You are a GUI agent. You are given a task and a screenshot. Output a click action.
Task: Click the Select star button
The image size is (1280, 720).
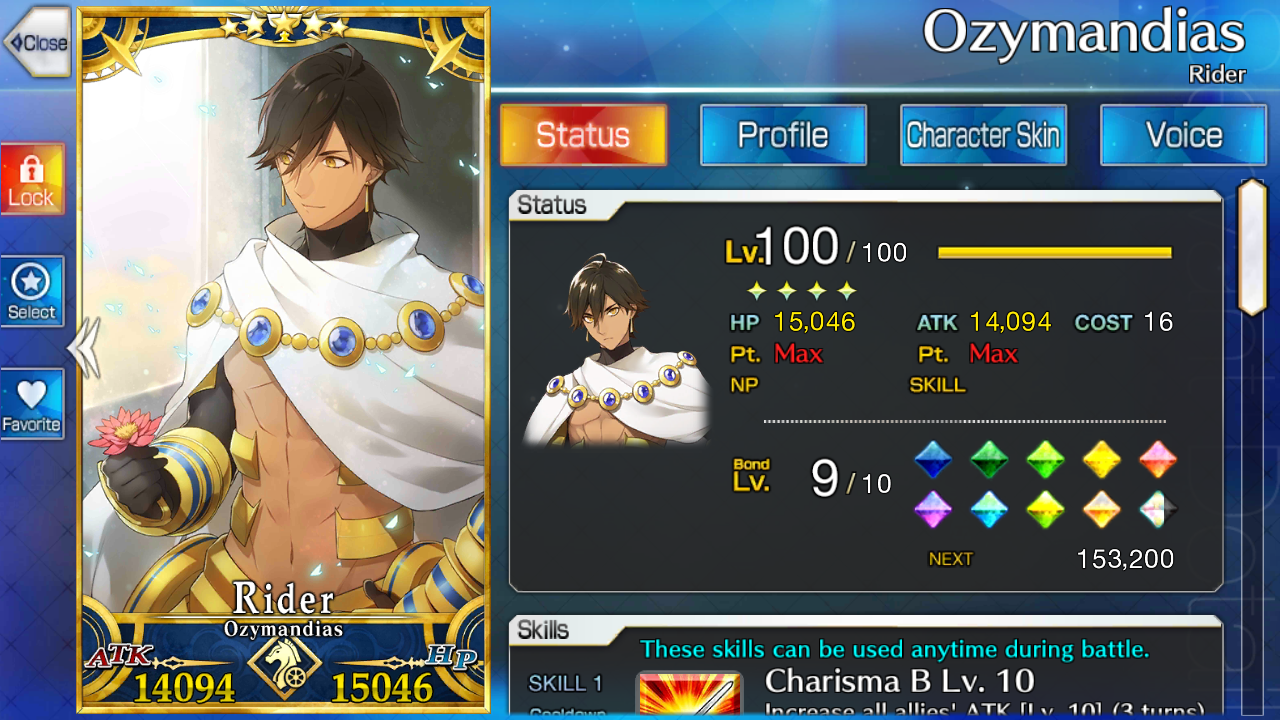tap(32, 291)
